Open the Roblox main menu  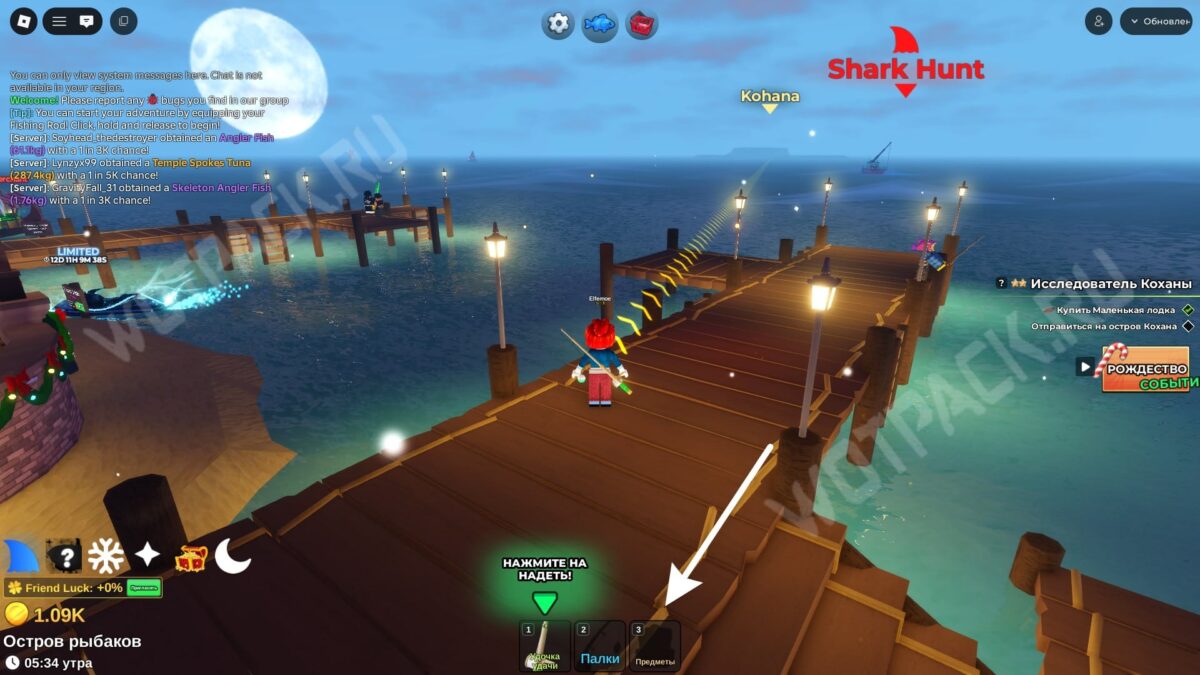(24, 21)
